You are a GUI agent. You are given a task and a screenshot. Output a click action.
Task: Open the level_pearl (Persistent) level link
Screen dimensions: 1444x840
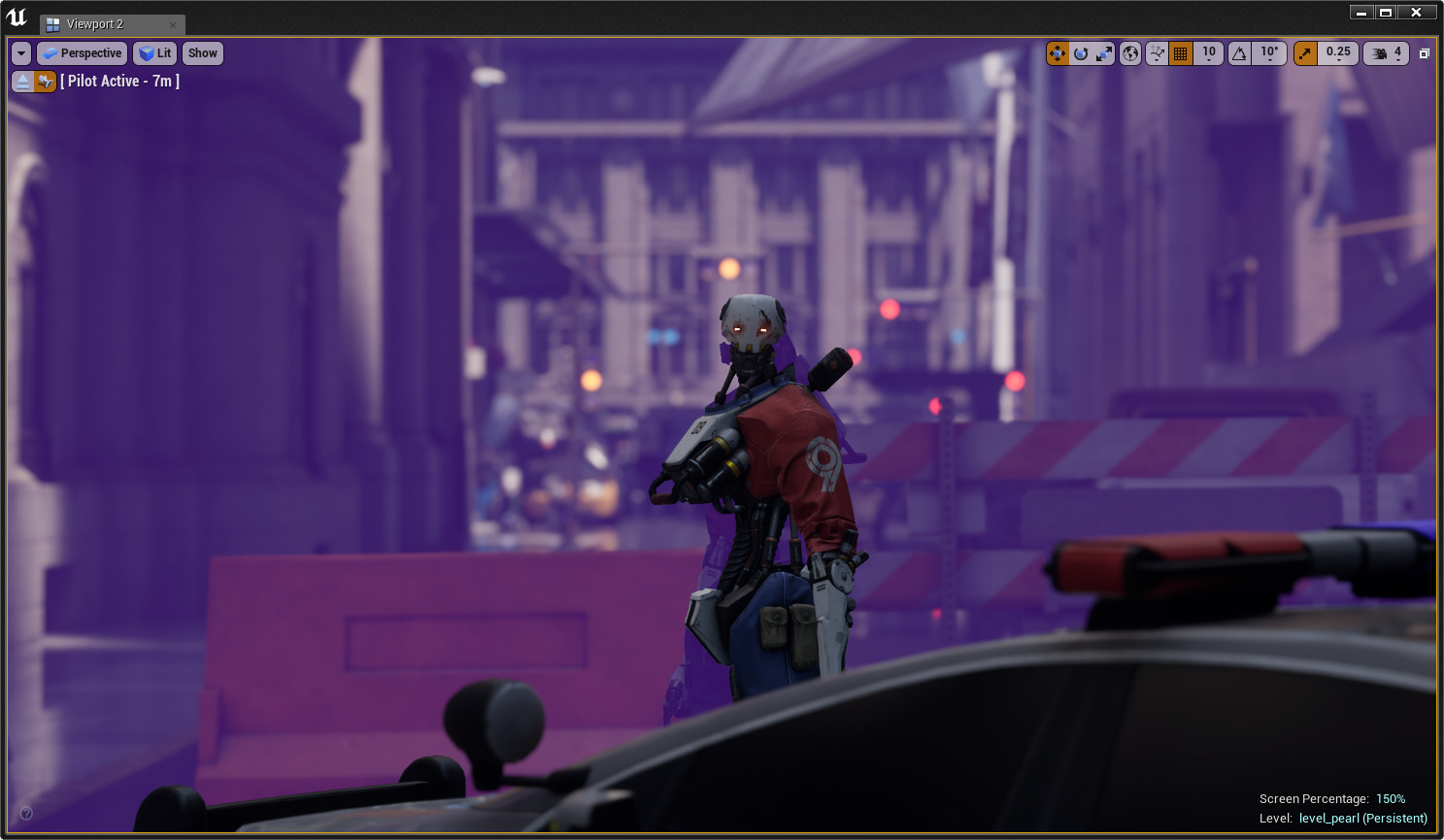1362,819
